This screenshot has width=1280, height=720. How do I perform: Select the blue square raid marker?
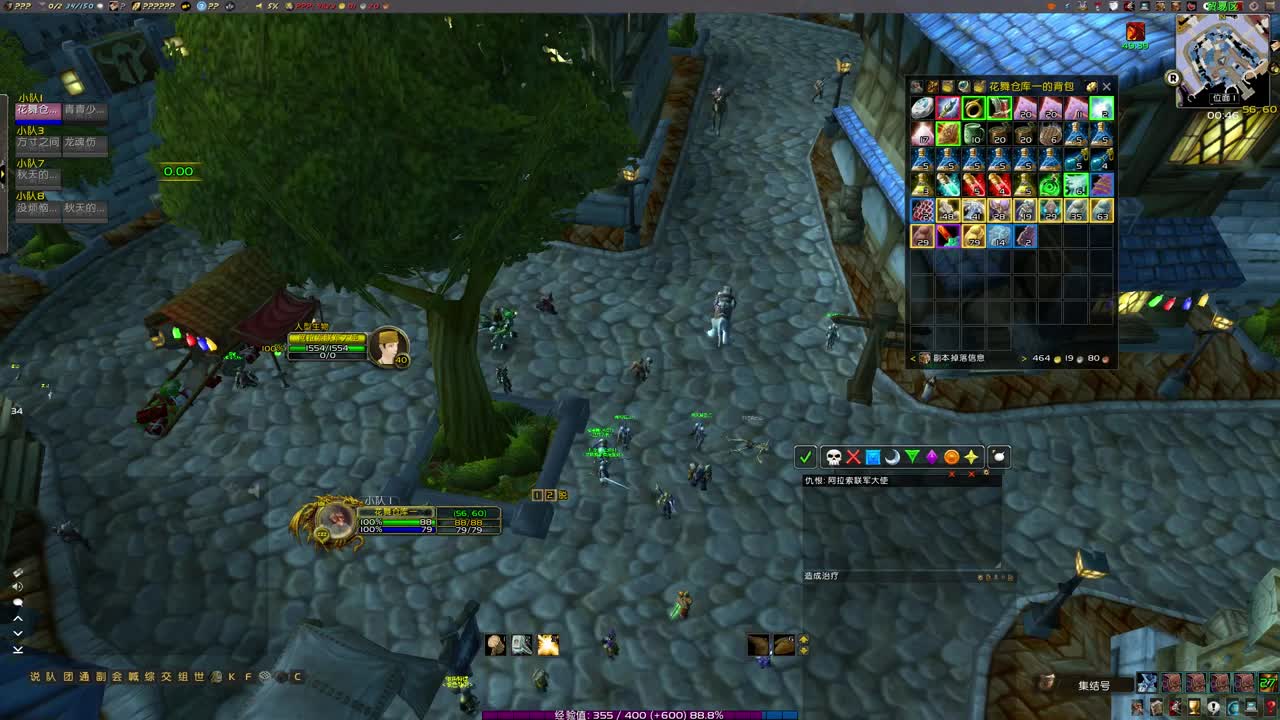point(872,457)
